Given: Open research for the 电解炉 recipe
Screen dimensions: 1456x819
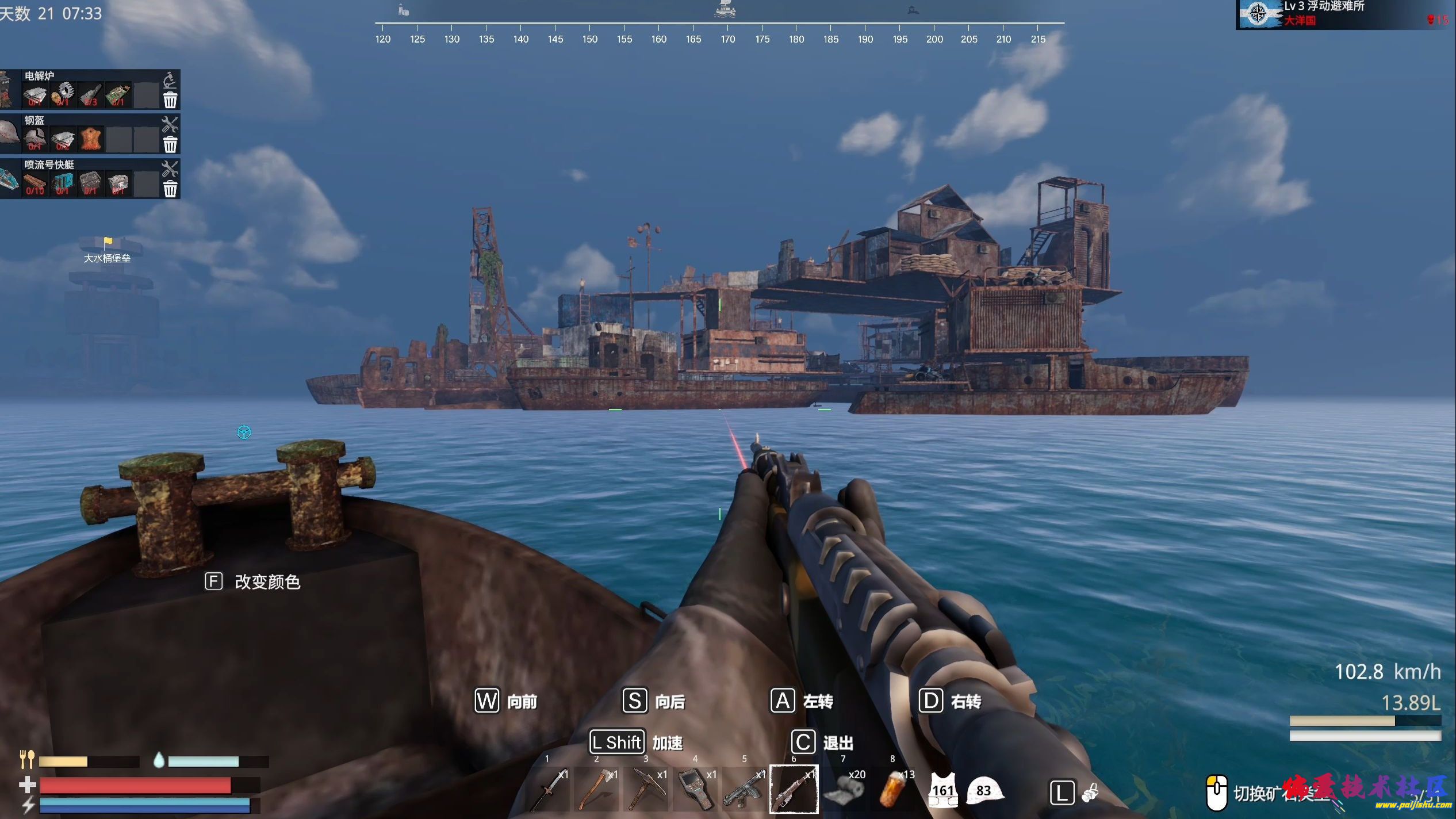Looking at the screenshot, I should pos(170,80).
